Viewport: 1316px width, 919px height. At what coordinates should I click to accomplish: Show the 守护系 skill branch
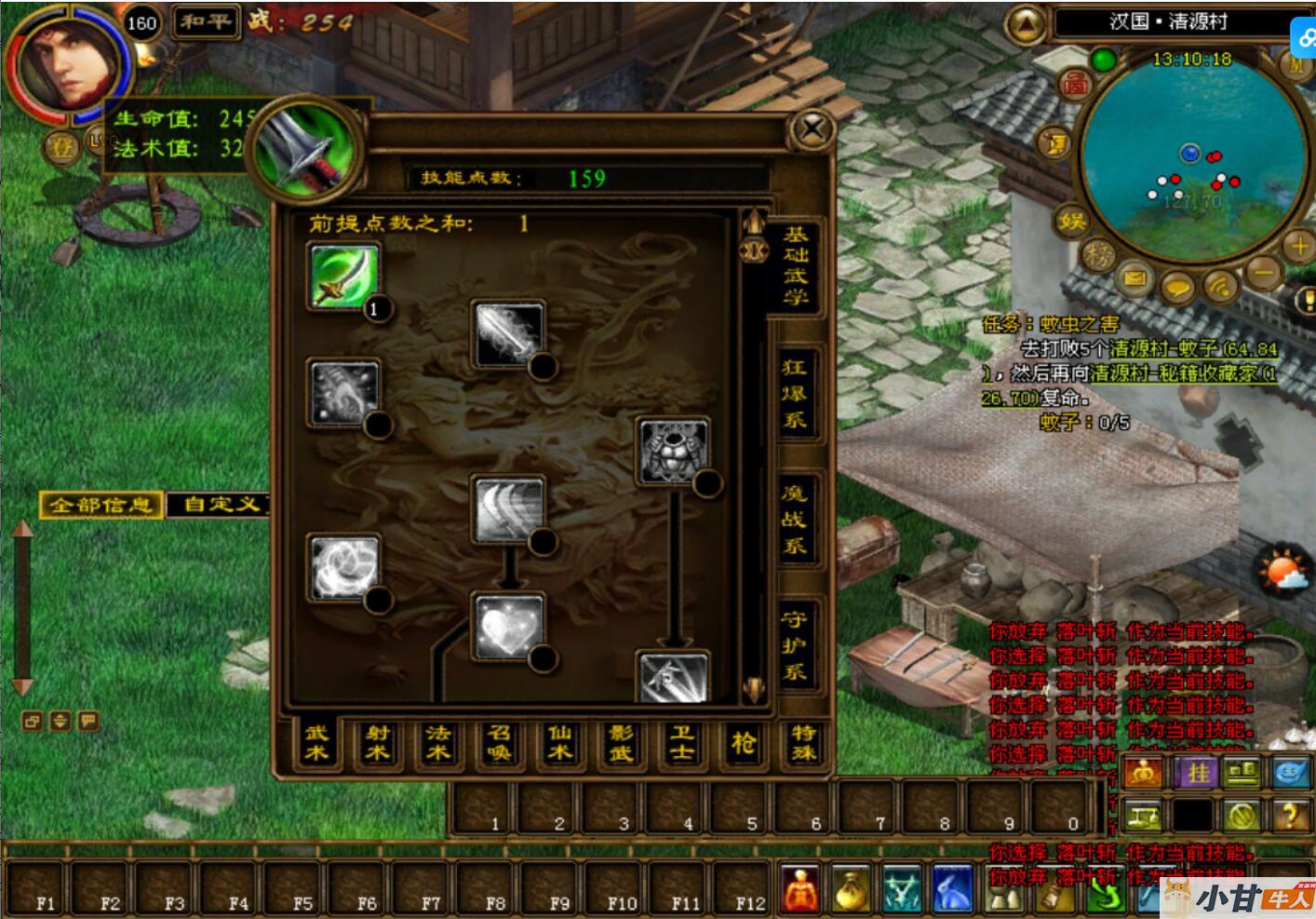[x=794, y=645]
